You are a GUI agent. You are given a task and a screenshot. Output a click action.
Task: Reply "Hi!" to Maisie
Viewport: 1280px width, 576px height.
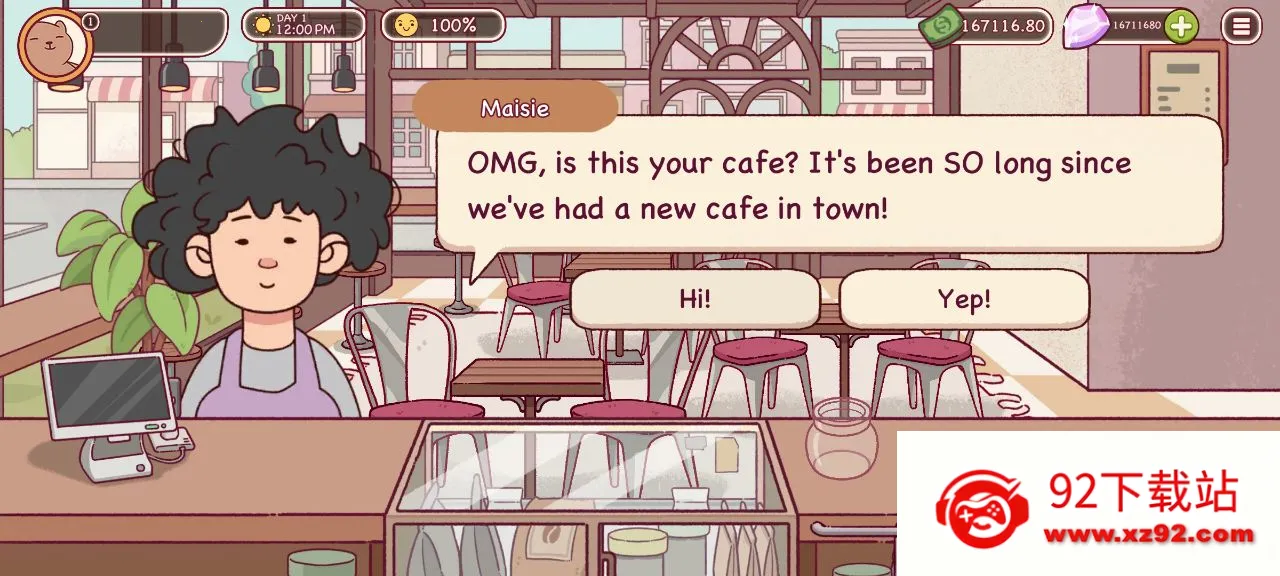click(x=694, y=299)
